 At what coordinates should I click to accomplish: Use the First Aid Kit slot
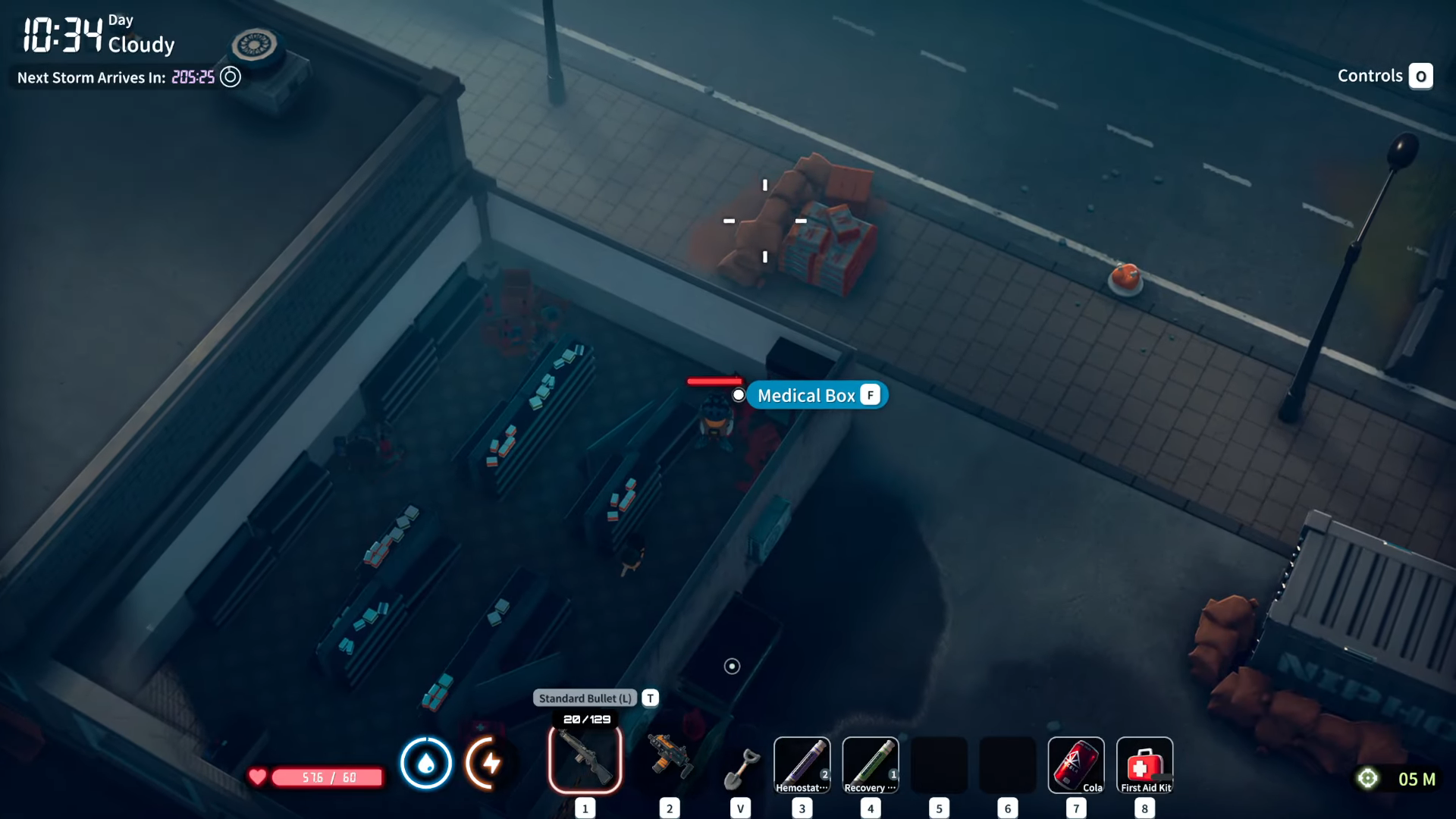[x=1144, y=764]
